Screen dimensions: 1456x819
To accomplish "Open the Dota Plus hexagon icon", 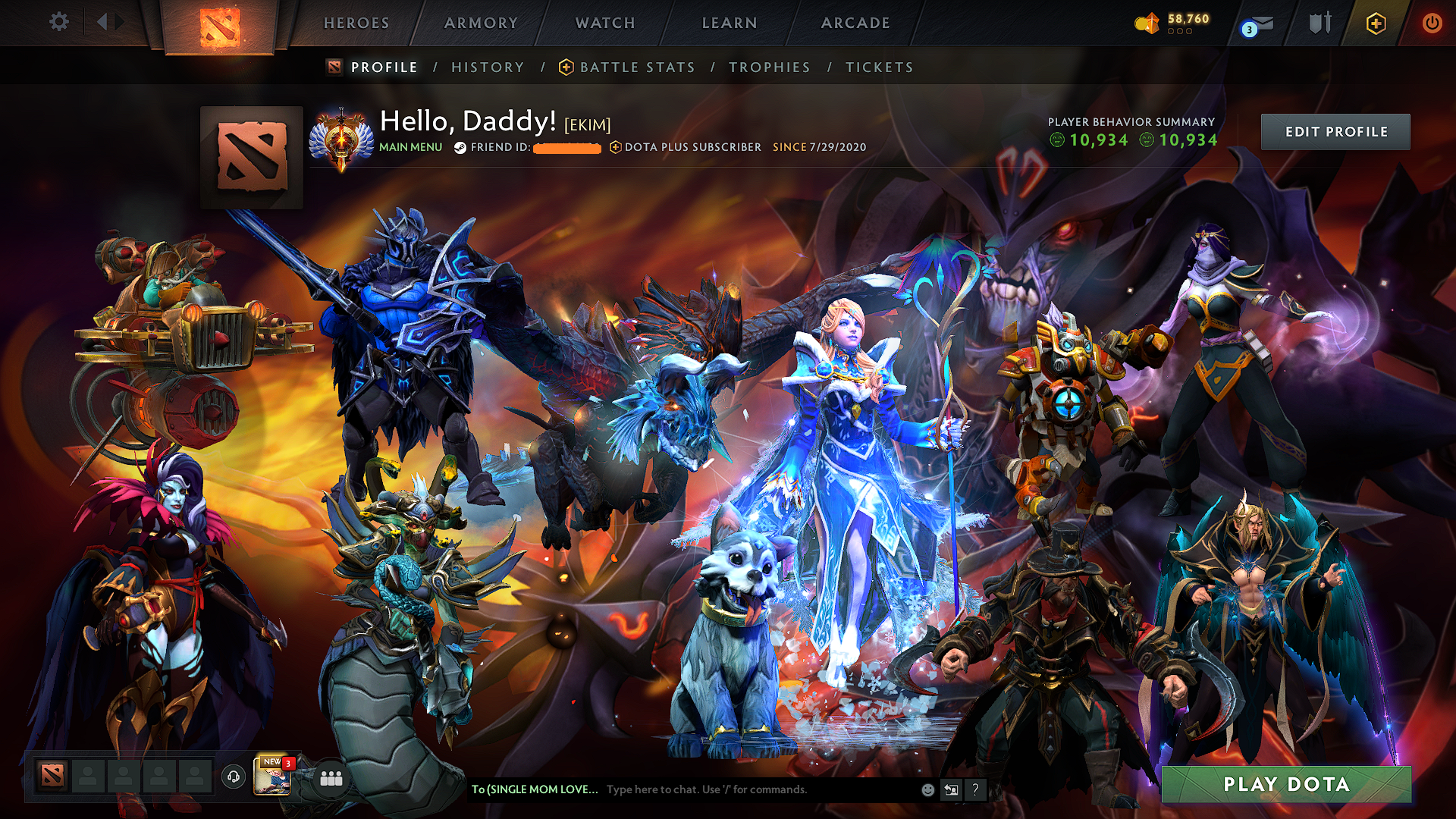I will (1376, 24).
